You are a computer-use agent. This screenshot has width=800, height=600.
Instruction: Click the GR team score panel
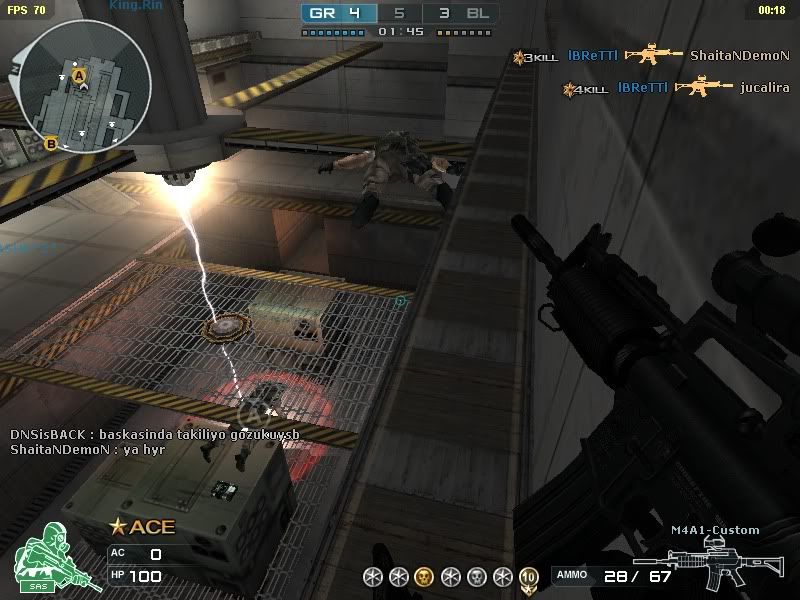pos(339,14)
